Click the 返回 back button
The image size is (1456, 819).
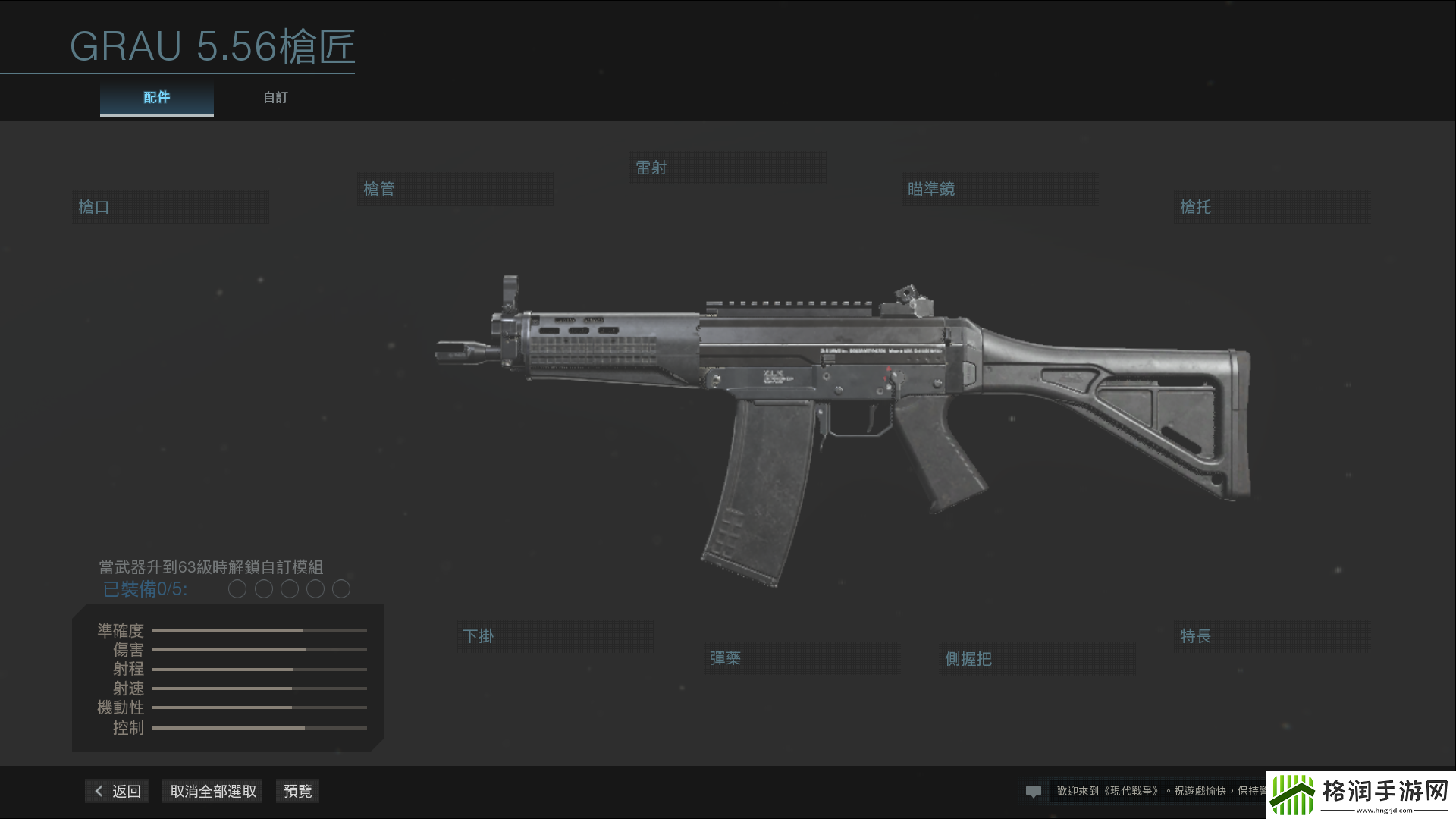pyautogui.click(x=116, y=790)
